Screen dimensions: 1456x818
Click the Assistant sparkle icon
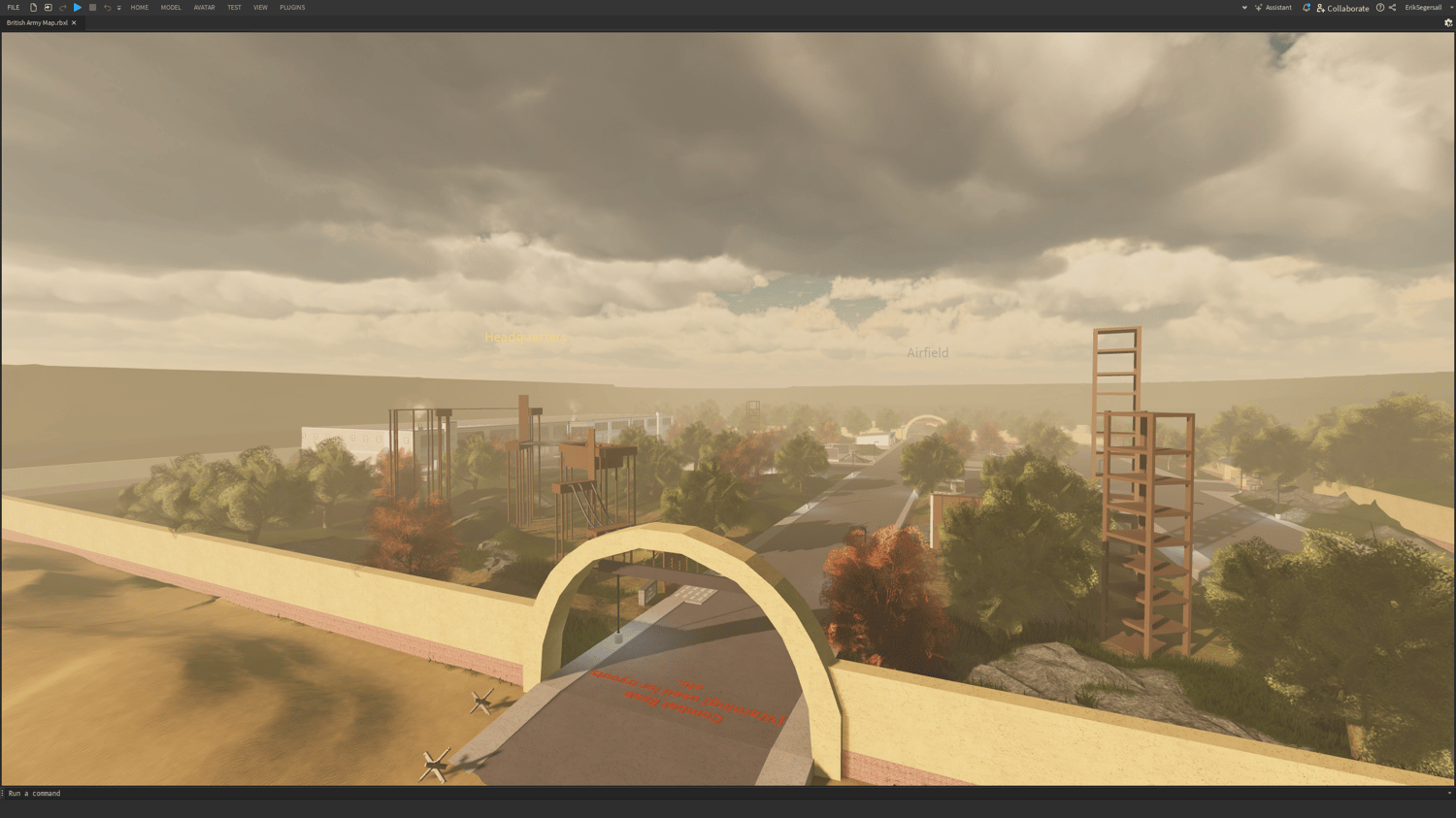point(1258,7)
